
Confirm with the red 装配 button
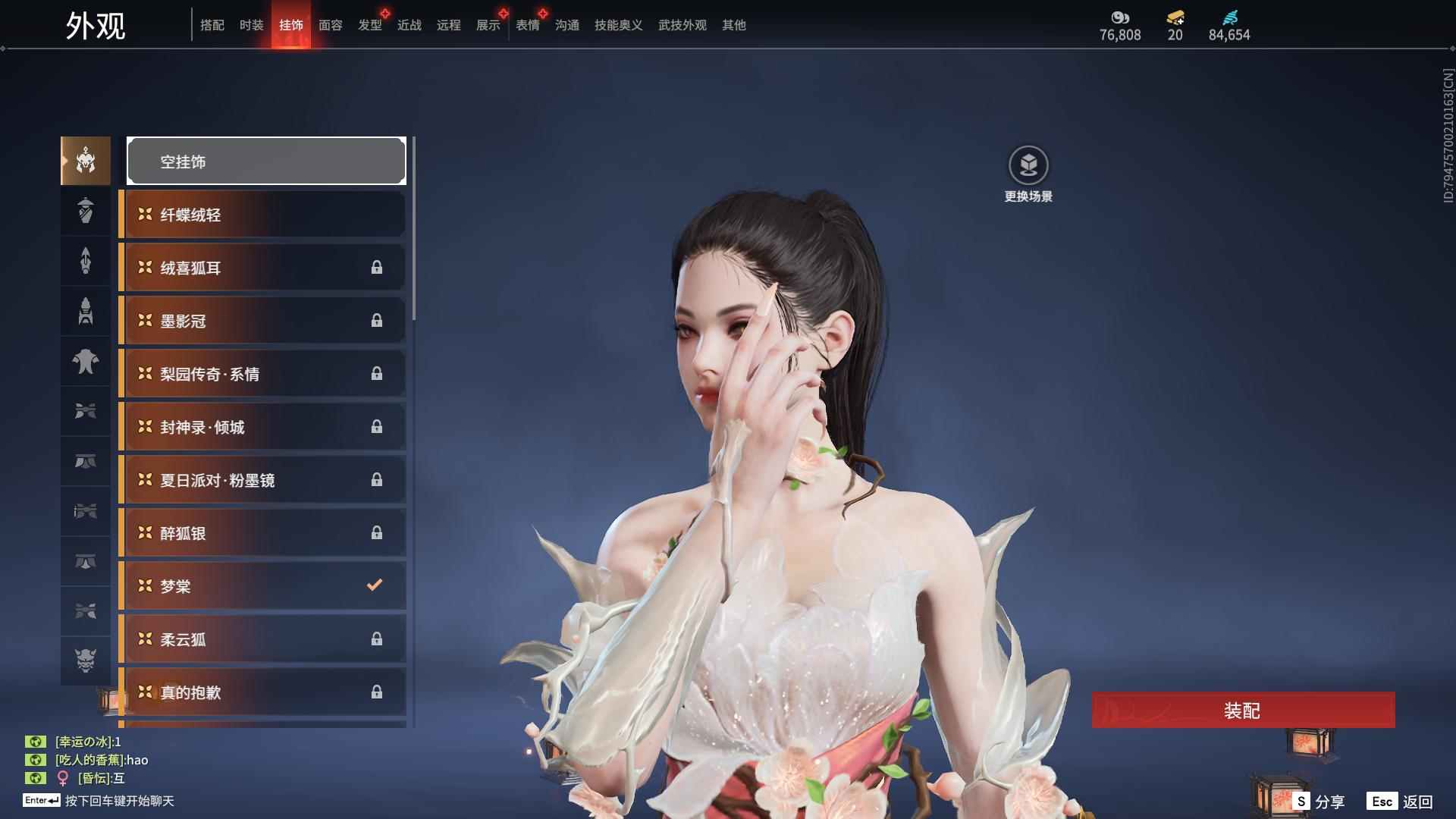(1243, 711)
